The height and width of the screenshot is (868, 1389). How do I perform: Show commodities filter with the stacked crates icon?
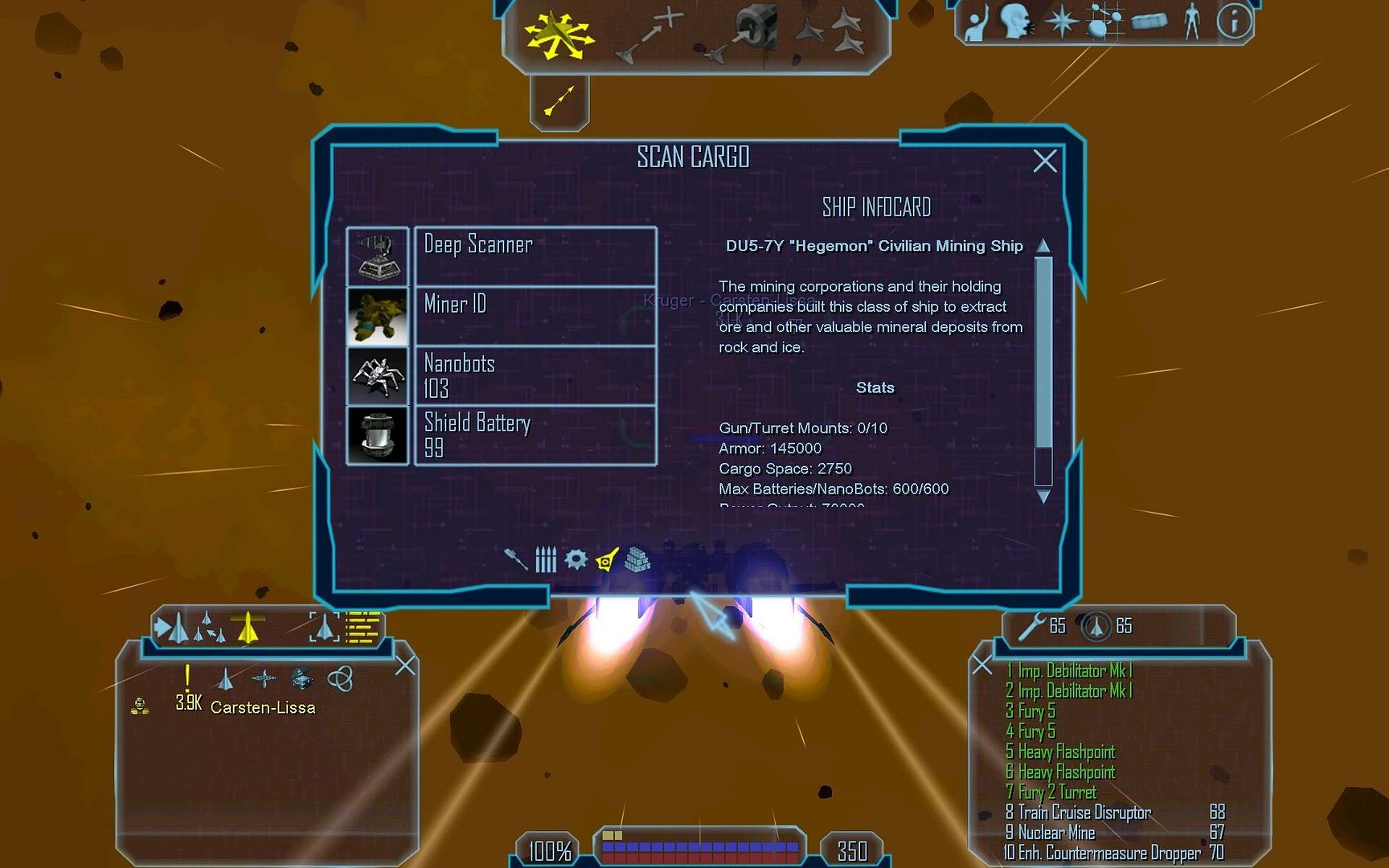coord(637,559)
